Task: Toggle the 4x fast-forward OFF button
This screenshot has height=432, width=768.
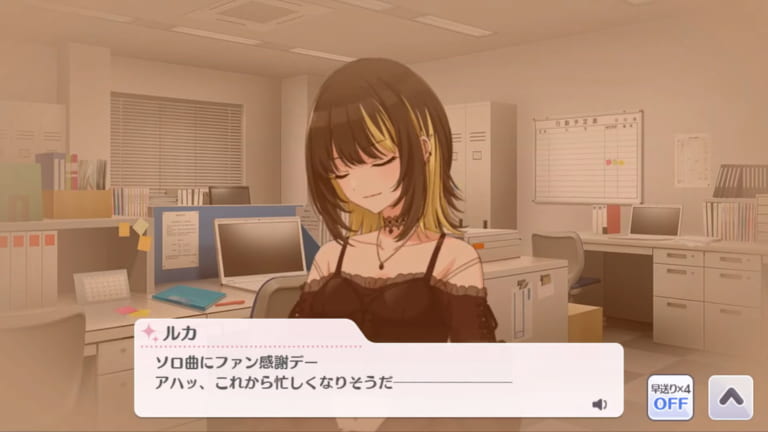Action: [669, 397]
